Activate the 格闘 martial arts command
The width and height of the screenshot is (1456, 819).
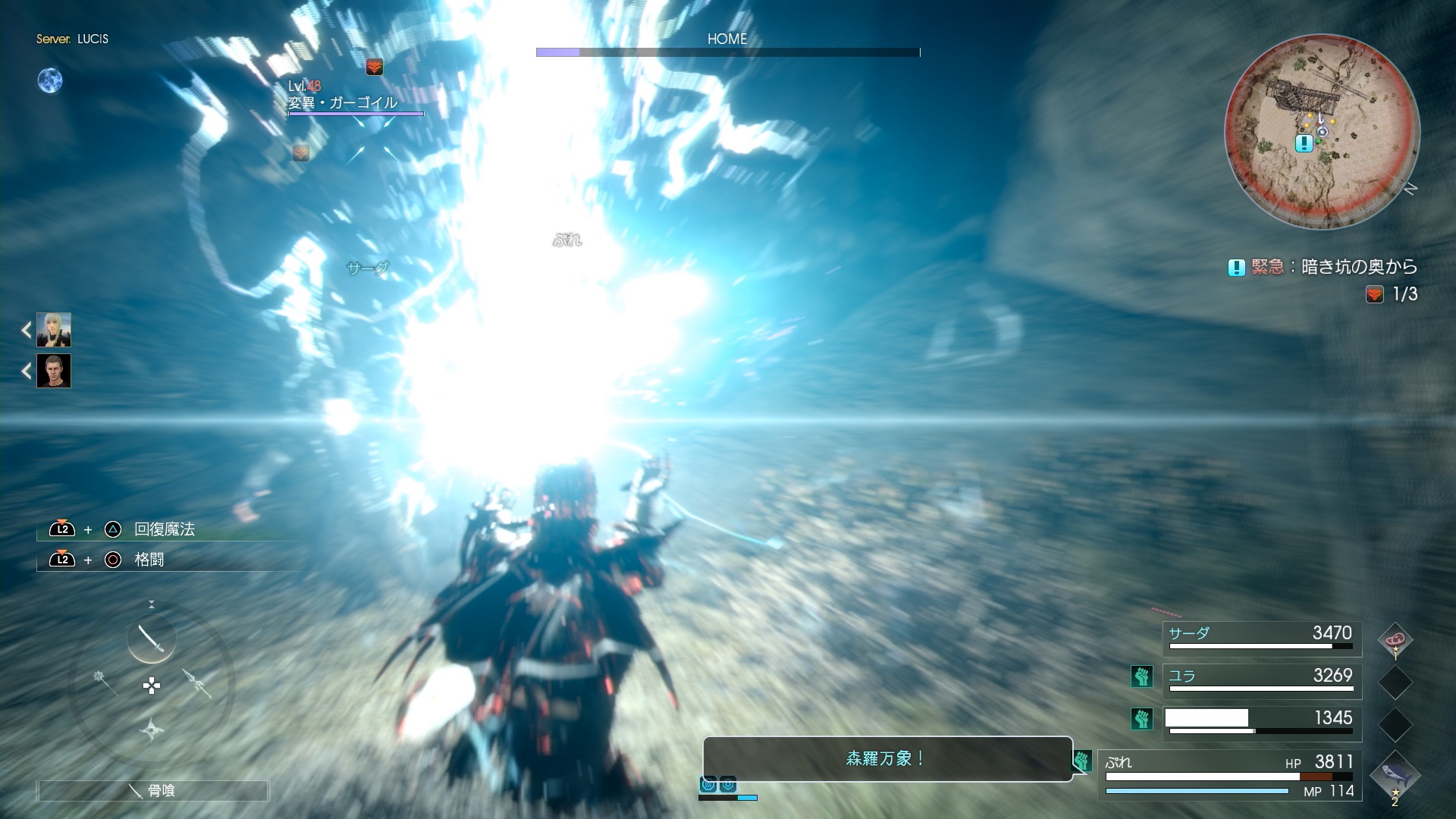click(149, 560)
